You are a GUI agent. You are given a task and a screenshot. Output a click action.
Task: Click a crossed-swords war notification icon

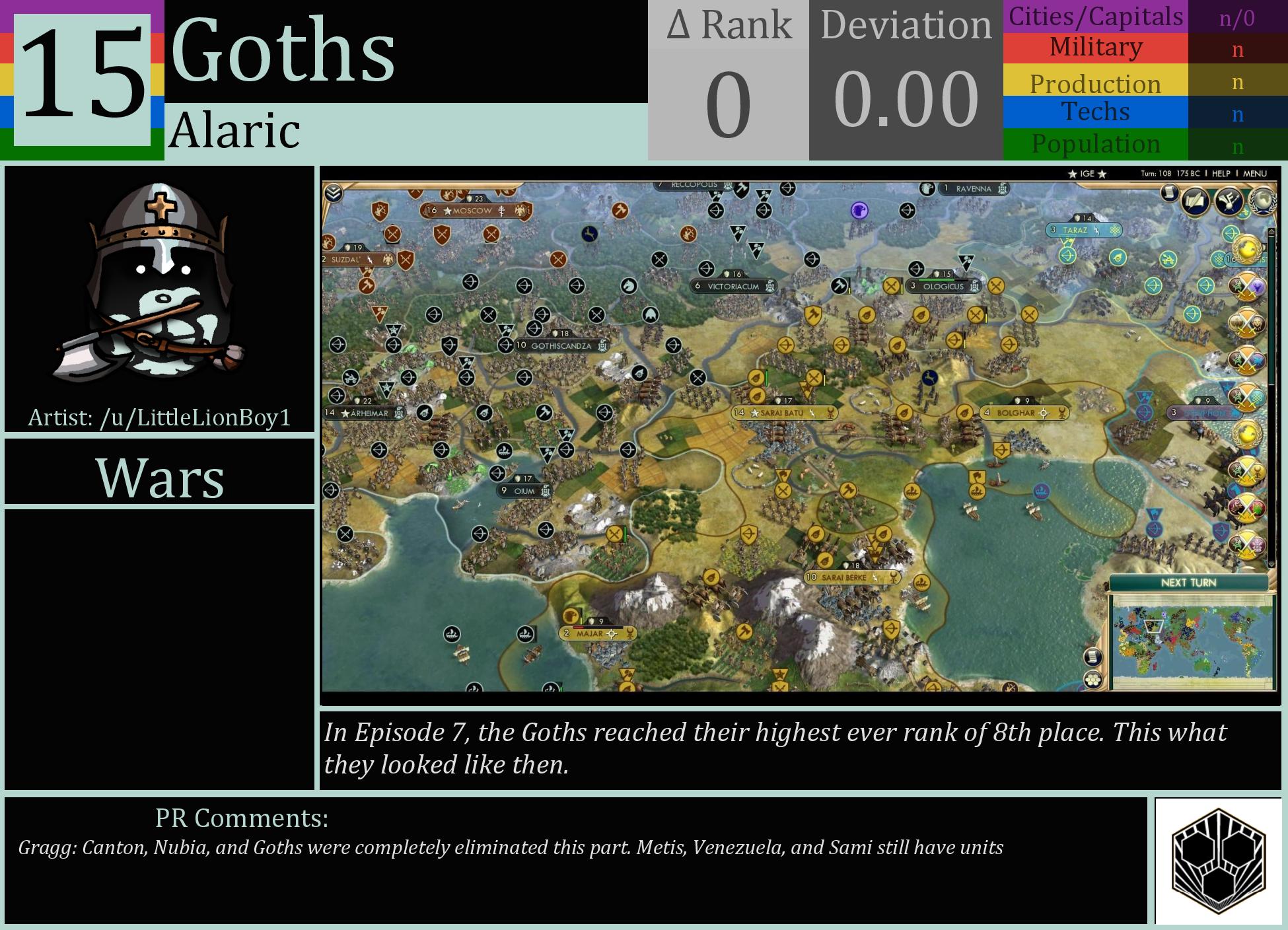click(x=1246, y=289)
